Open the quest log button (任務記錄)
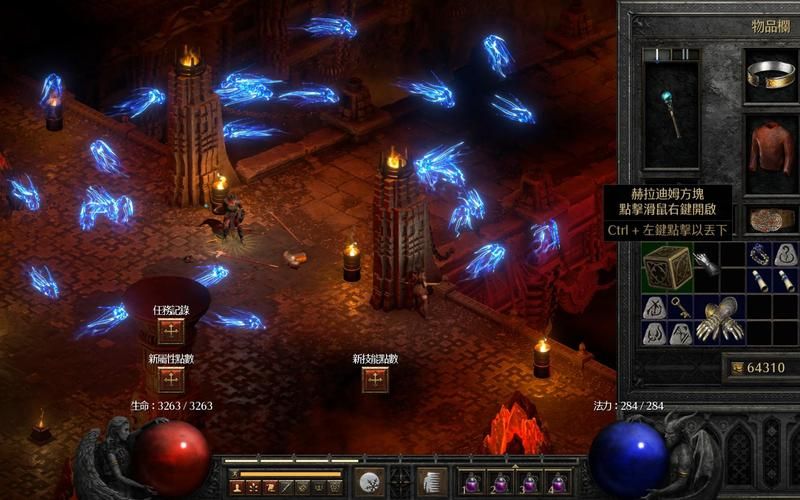This screenshot has width=800, height=500. (171, 331)
